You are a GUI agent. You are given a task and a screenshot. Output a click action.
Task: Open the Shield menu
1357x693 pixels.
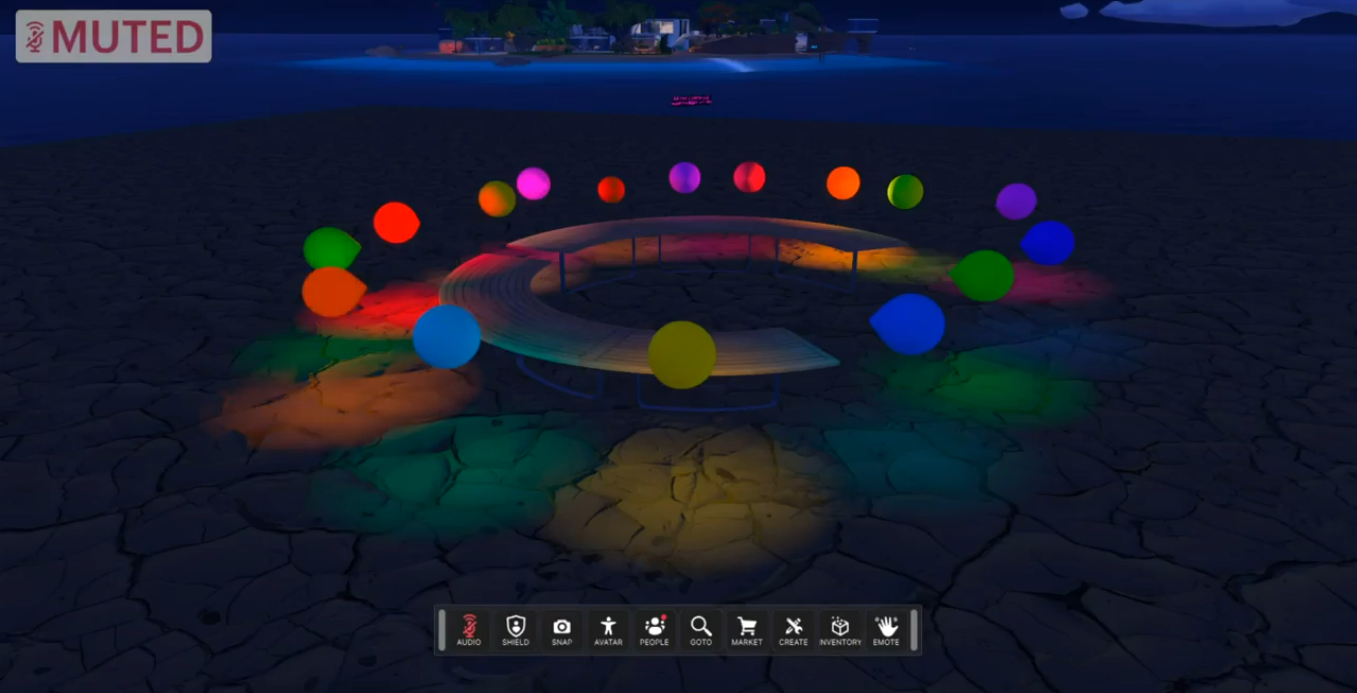(516, 630)
